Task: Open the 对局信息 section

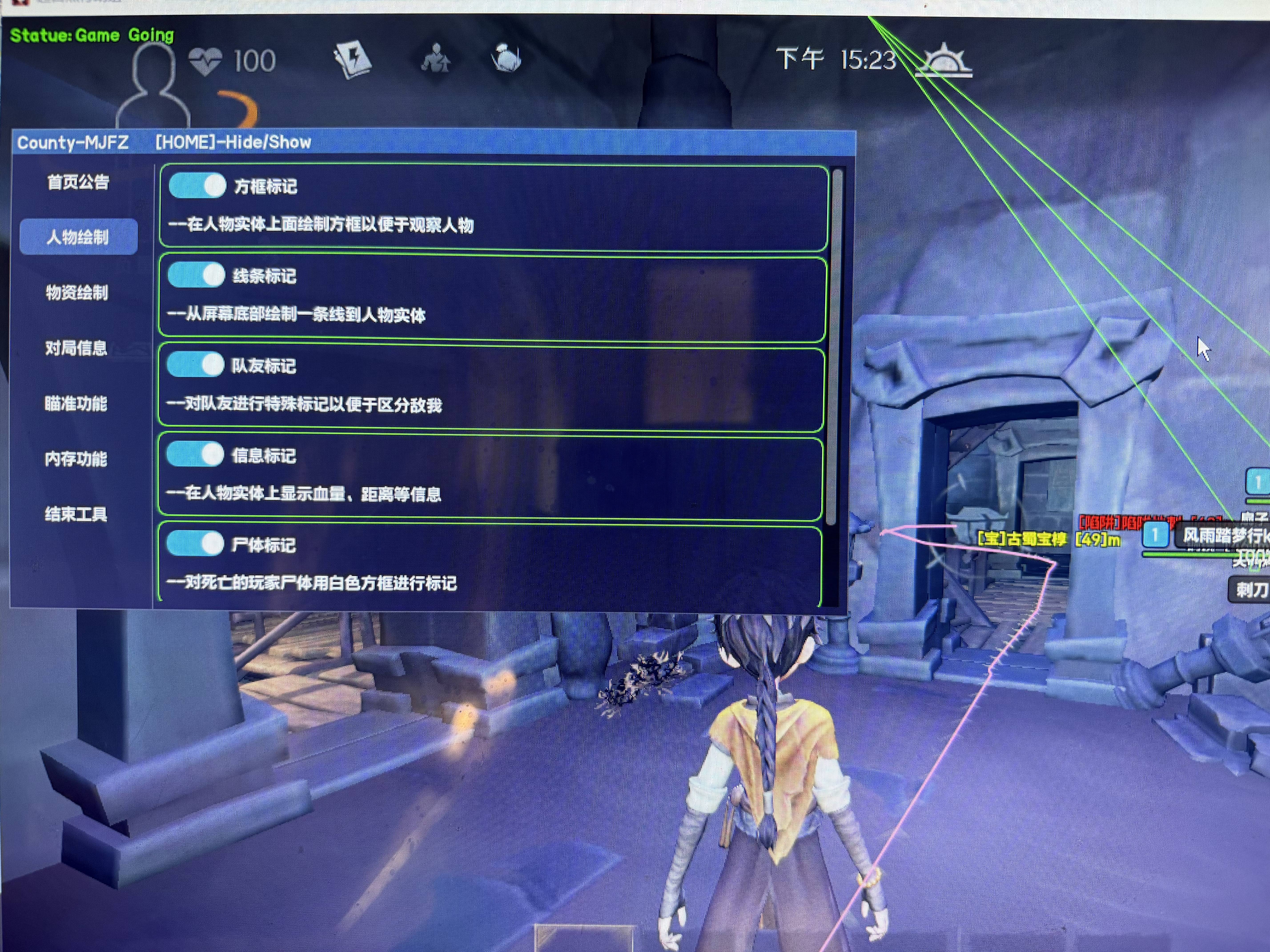Action: (x=76, y=348)
